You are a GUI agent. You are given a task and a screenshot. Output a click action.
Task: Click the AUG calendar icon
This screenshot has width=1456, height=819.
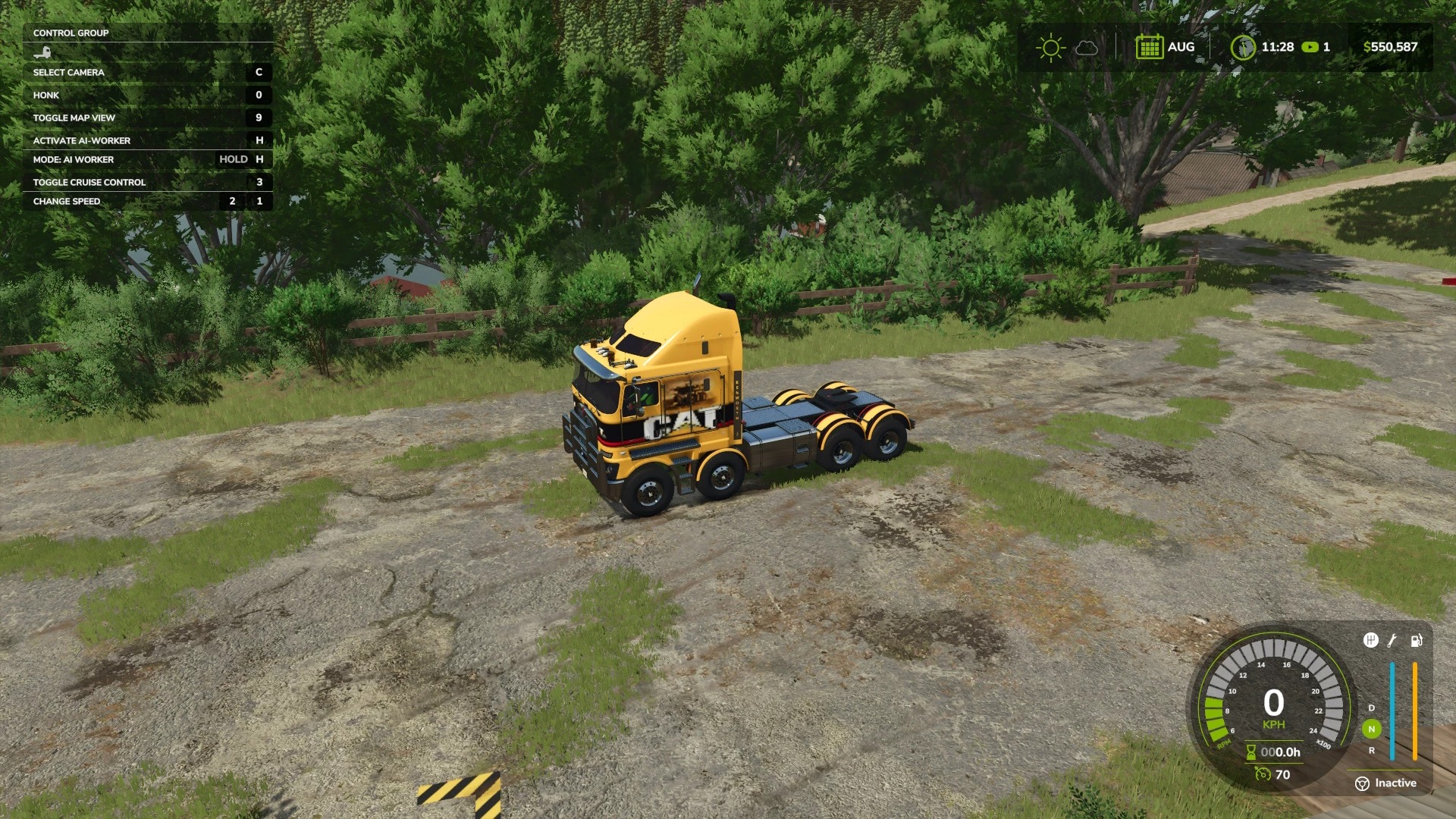click(x=1150, y=46)
